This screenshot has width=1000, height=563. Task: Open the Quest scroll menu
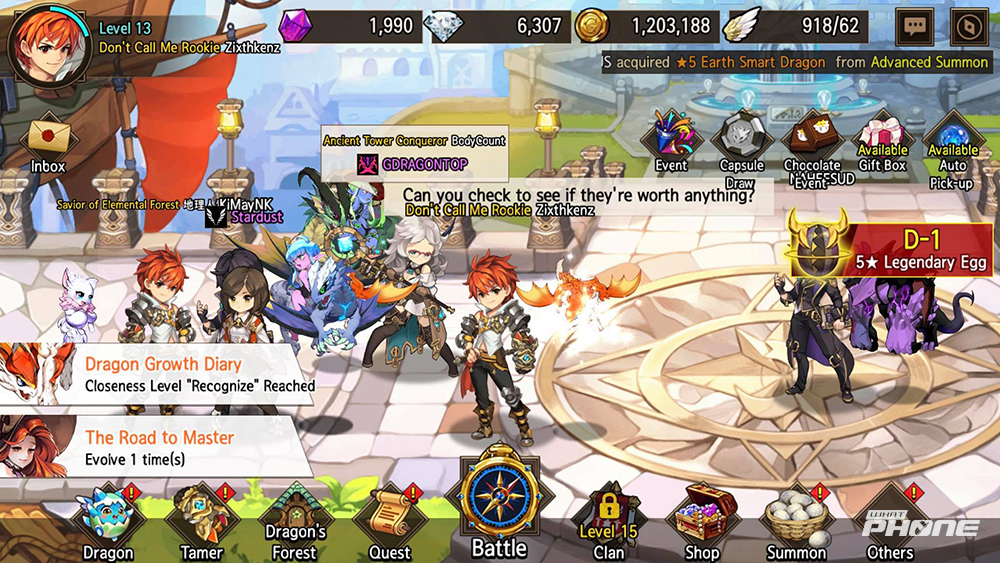click(x=390, y=520)
